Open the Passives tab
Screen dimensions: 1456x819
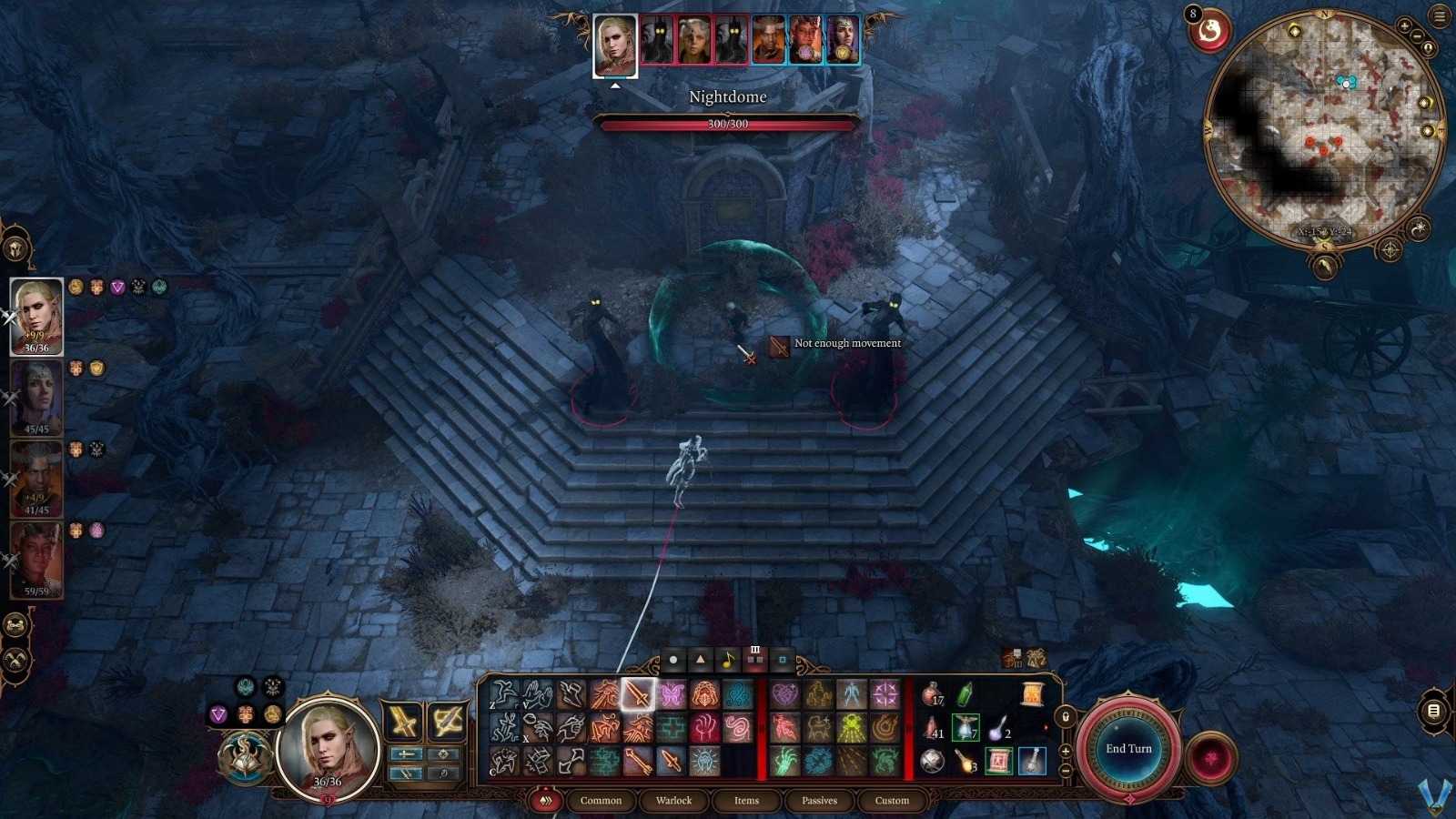tap(818, 801)
